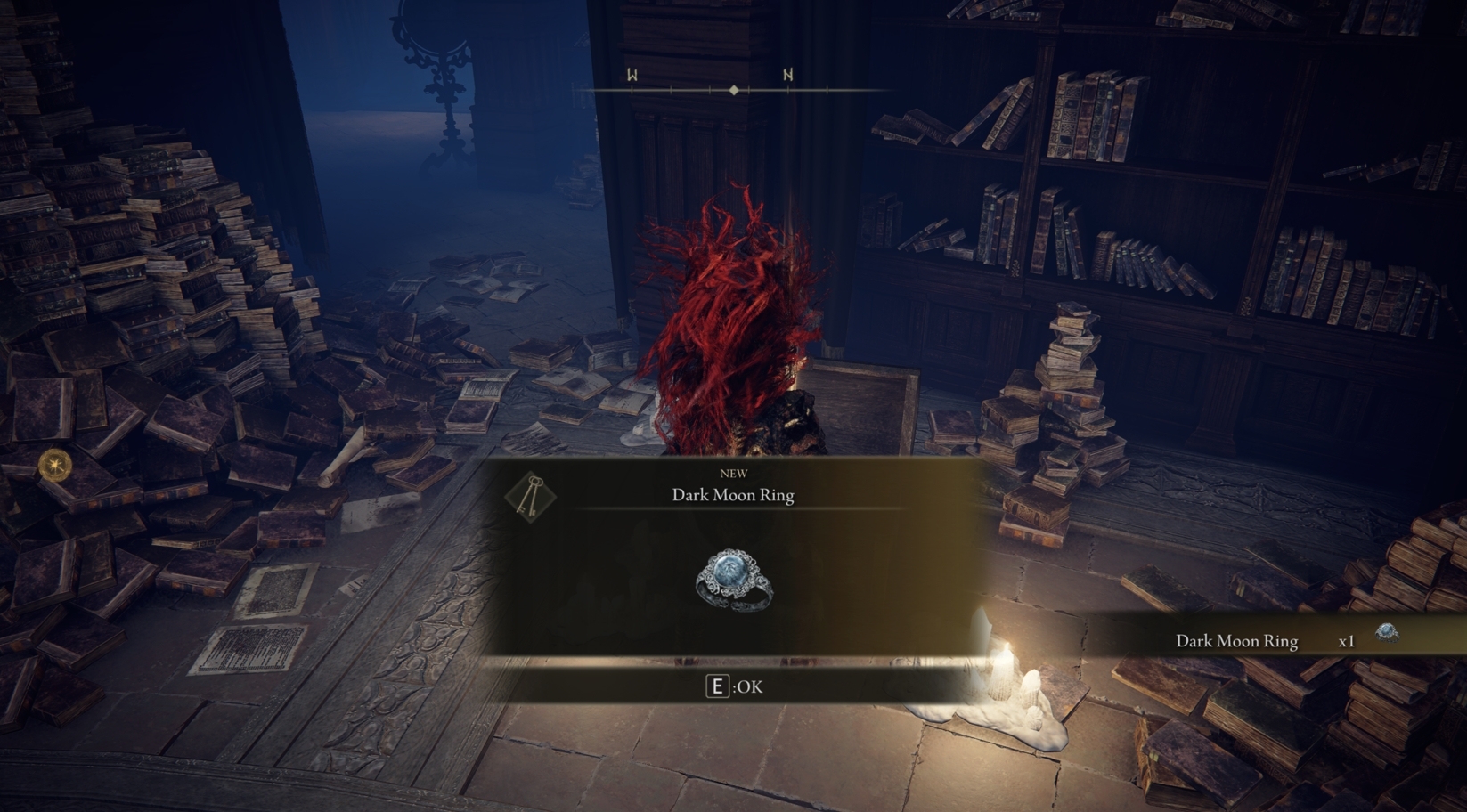Select the diamond heading indicator on the compass
Viewport: 1467px width, 812px height.
click(x=733, y=89)
